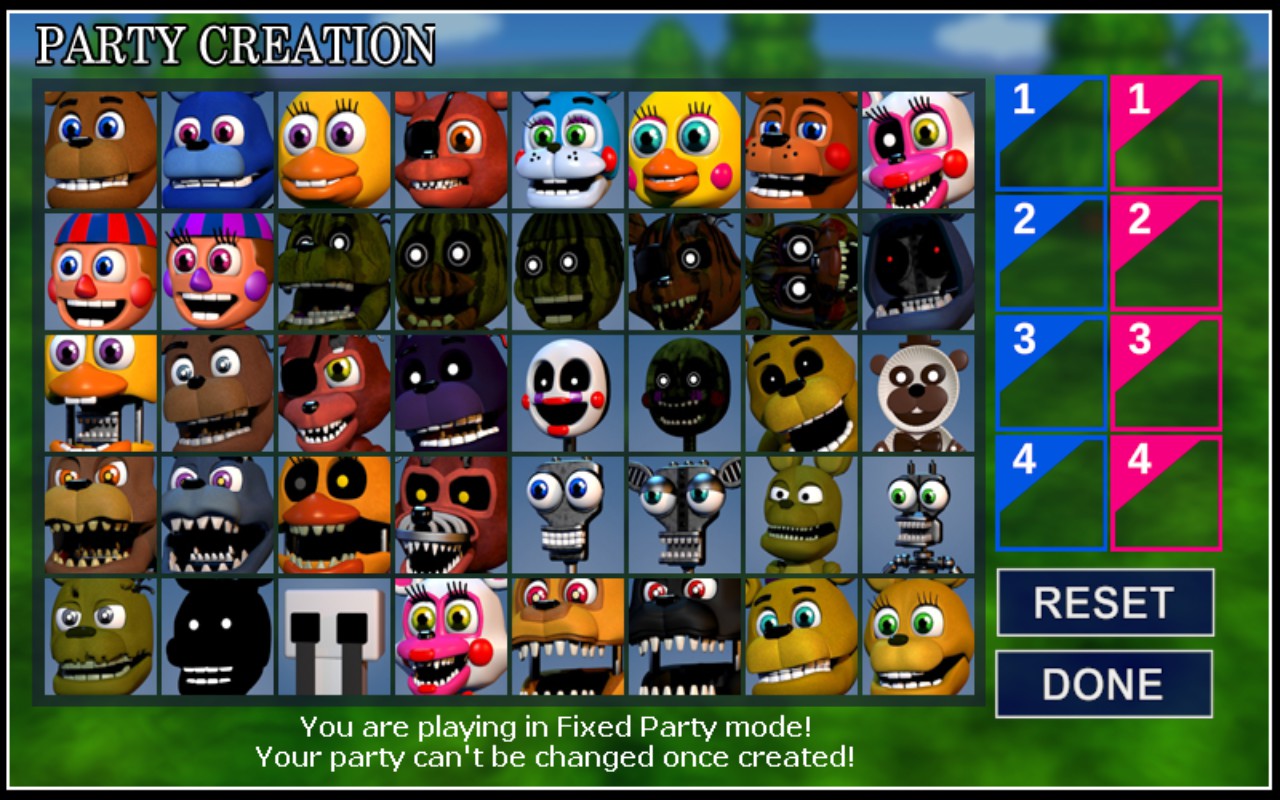The width and height of the screenshot is (1280, 800).
Task: Select Foxy with the eyepatch
Action: (450, 145)
